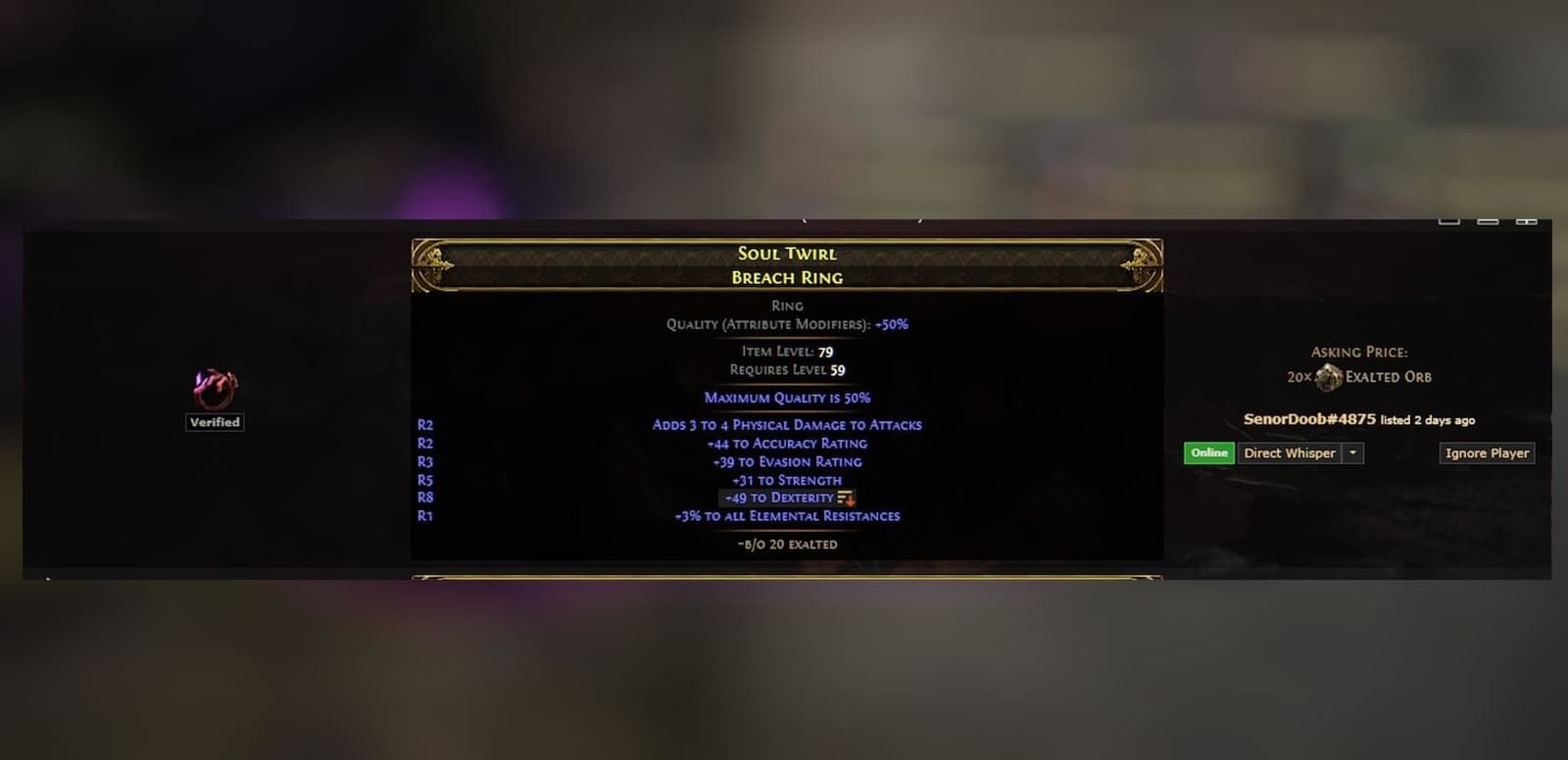This screenshot has height=760, width=1568.
Task: Click the Direct Whisper button
Action: 1289,452
